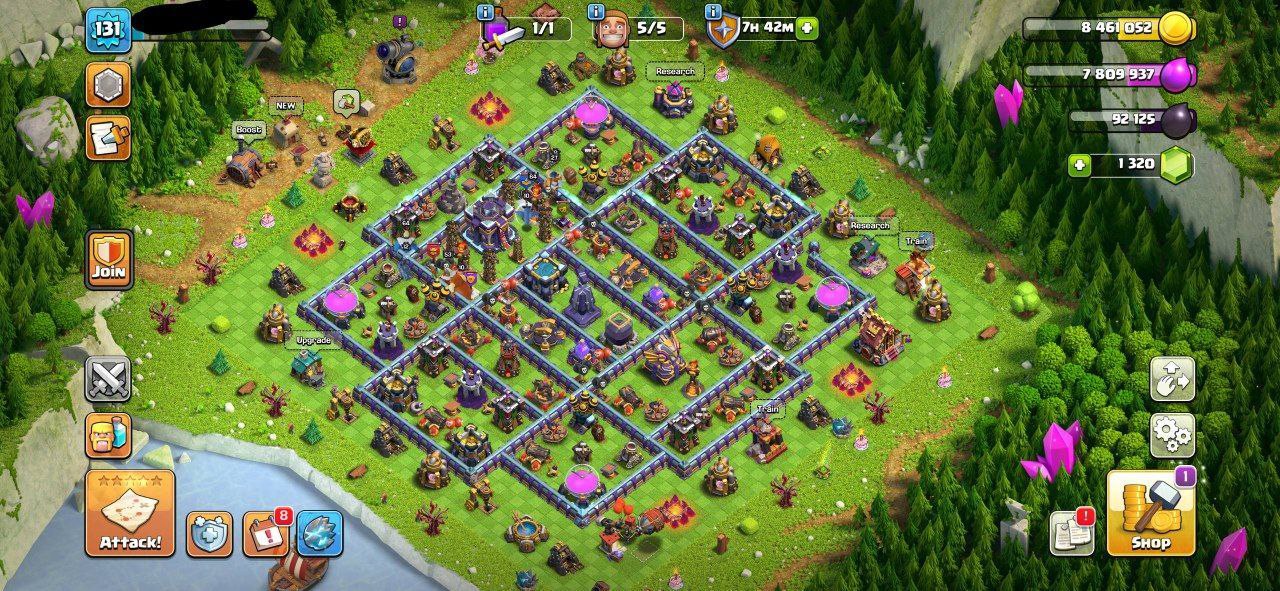Show info for the 5/5 builders
This screenshot has height=591, width=1280.
click(597, 13)
